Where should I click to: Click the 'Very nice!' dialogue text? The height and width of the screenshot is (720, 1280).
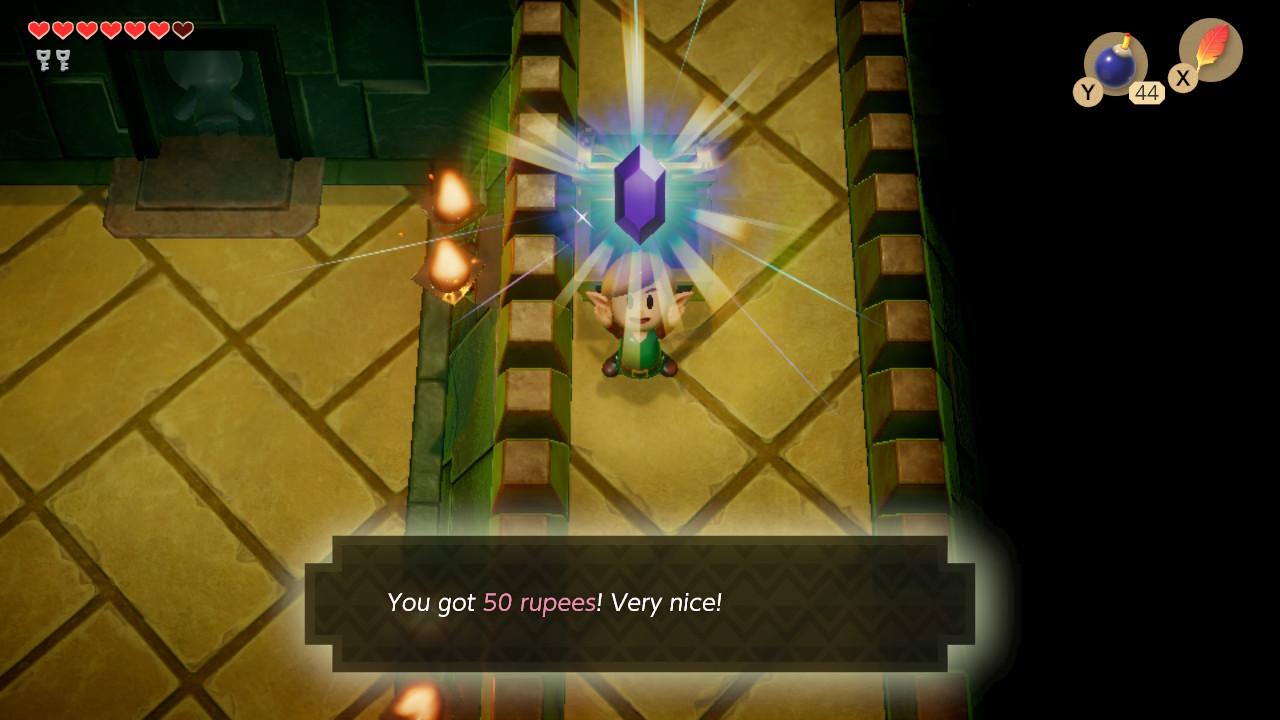(665, 602)
